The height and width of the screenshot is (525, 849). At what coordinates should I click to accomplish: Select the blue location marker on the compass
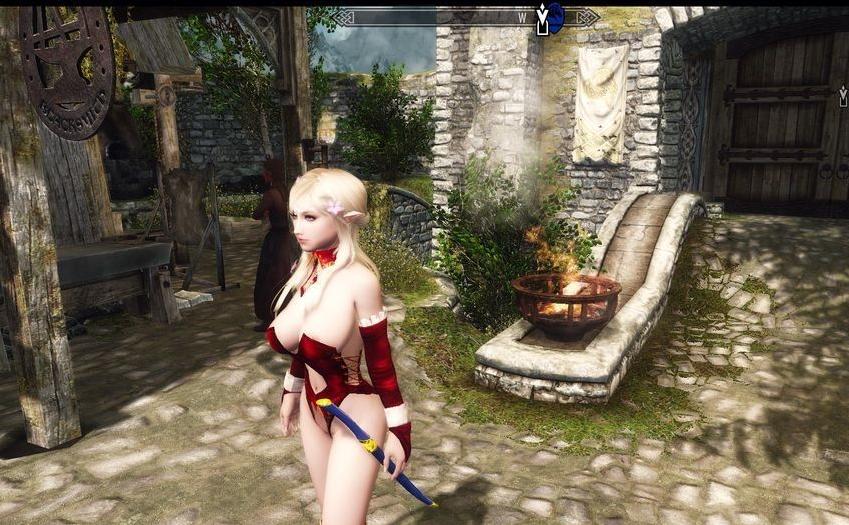click(x=556, y=17)
